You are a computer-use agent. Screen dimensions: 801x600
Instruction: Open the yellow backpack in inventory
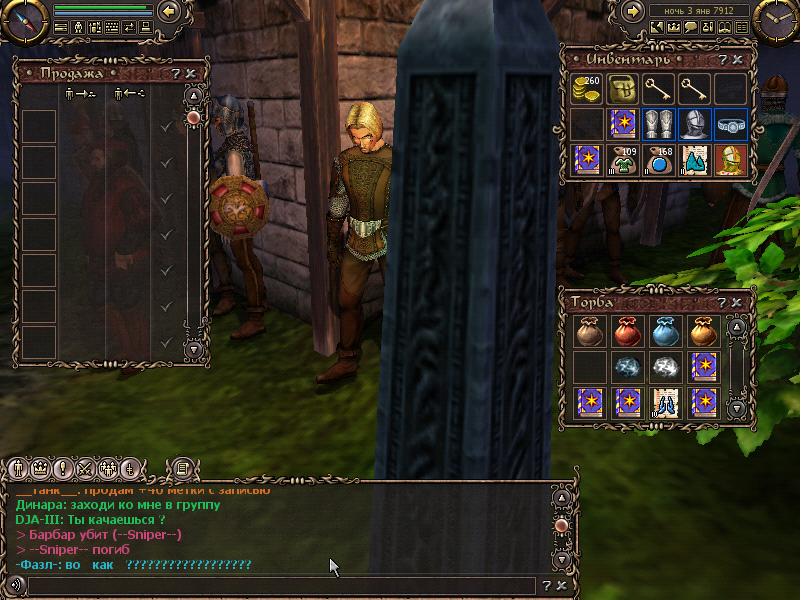tap(623, 89)
